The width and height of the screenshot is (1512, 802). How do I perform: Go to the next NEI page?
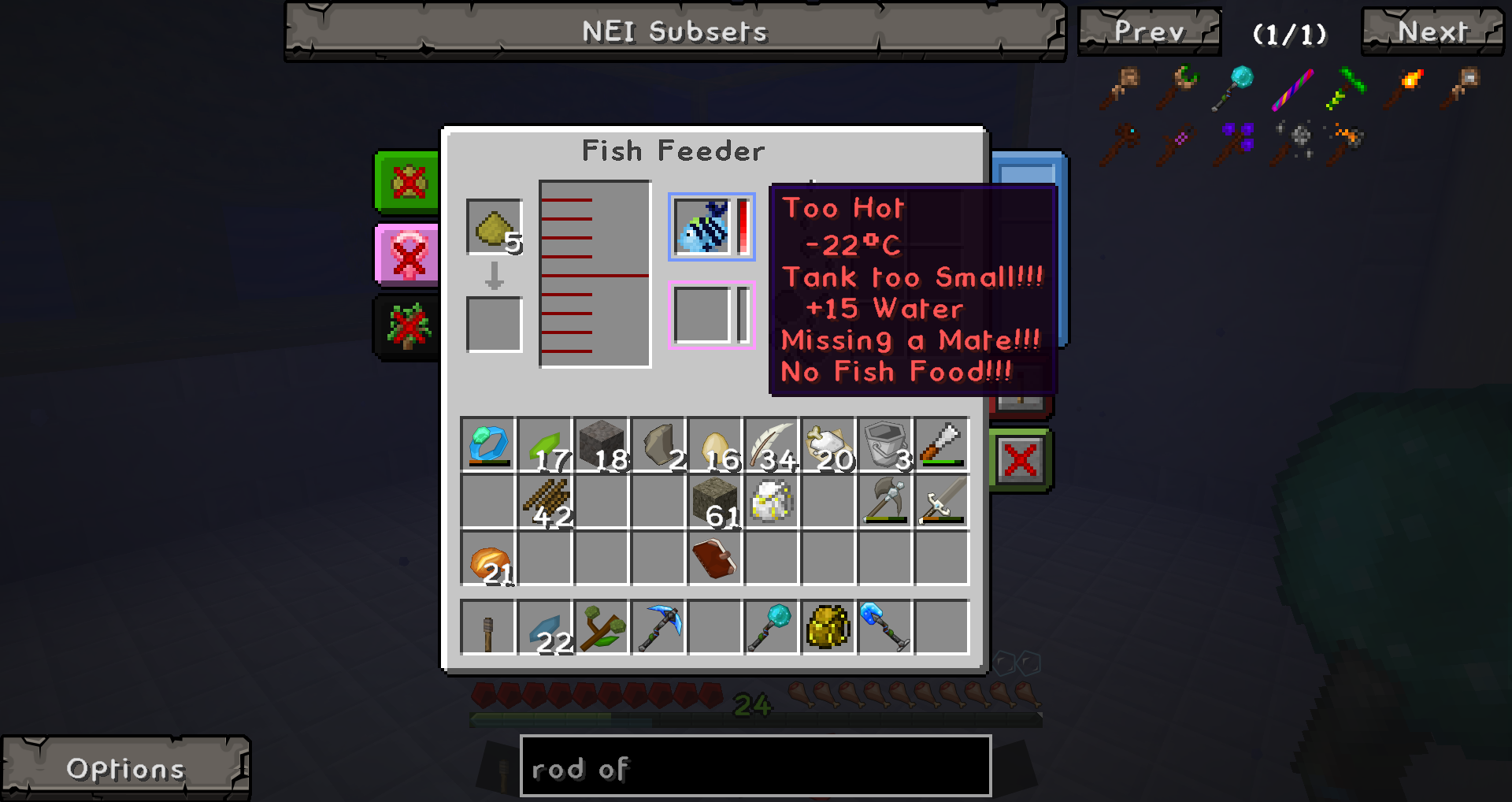[x=1432, y=32]
